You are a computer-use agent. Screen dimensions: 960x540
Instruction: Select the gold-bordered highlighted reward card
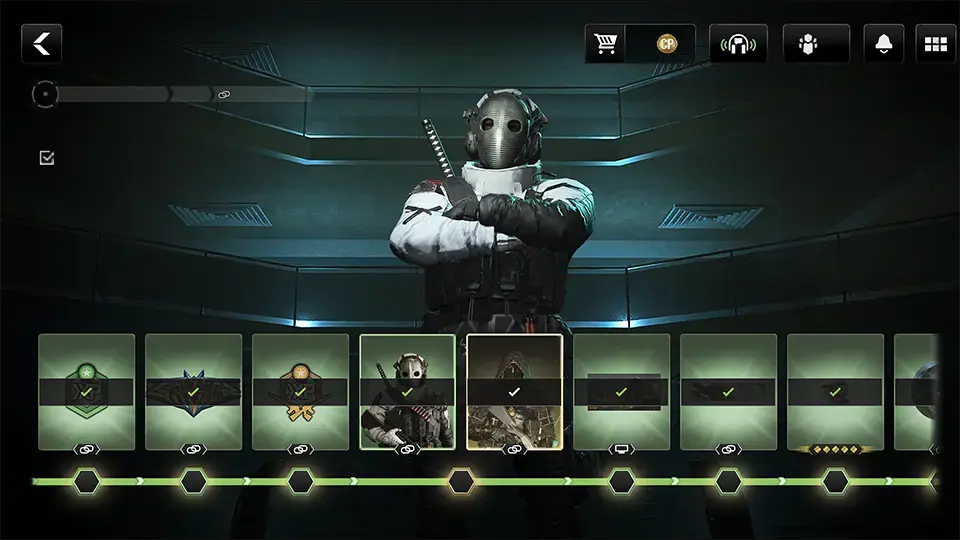click(514, 391)
